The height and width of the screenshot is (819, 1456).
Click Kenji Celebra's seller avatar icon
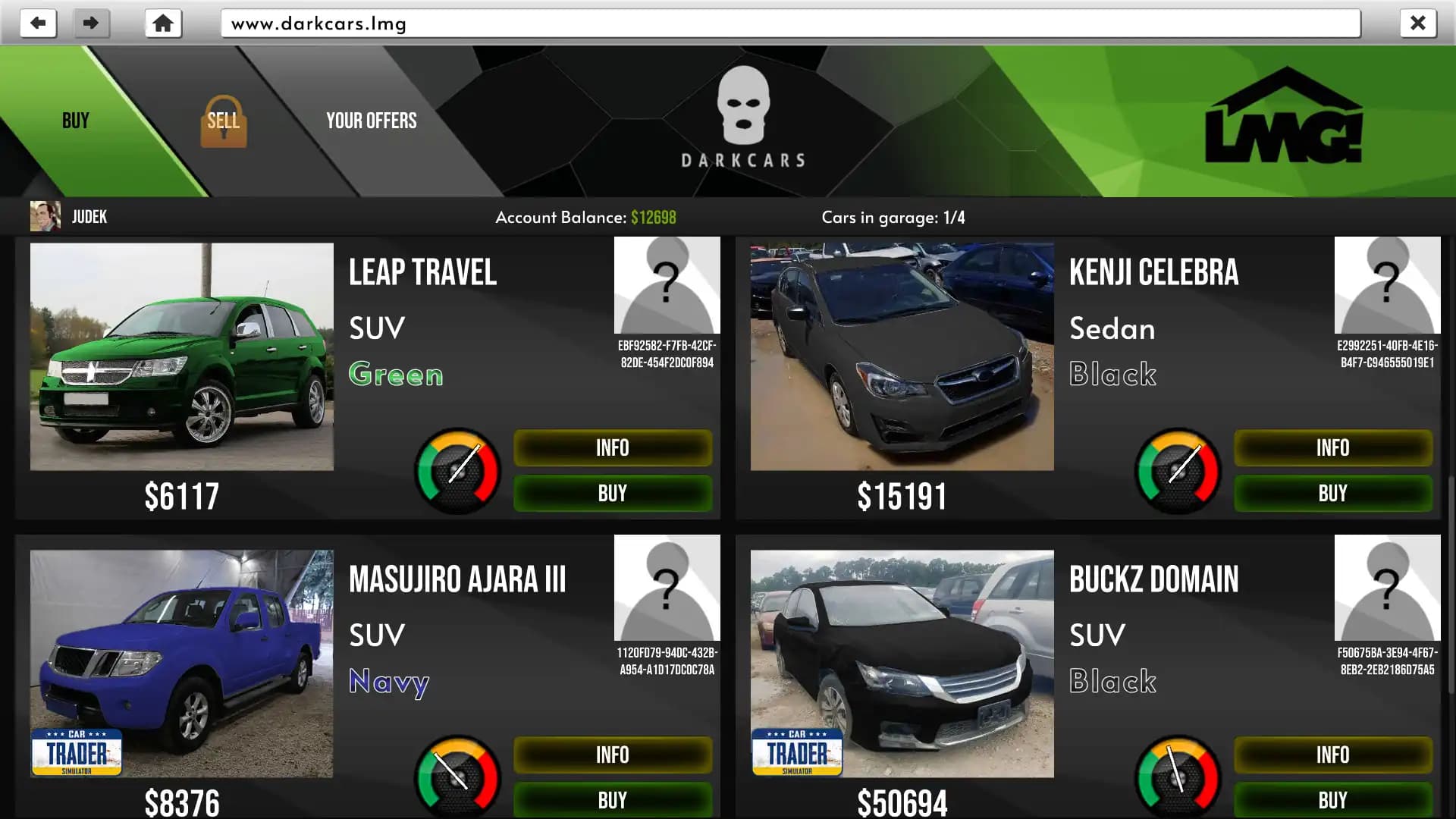[1387, 284]
